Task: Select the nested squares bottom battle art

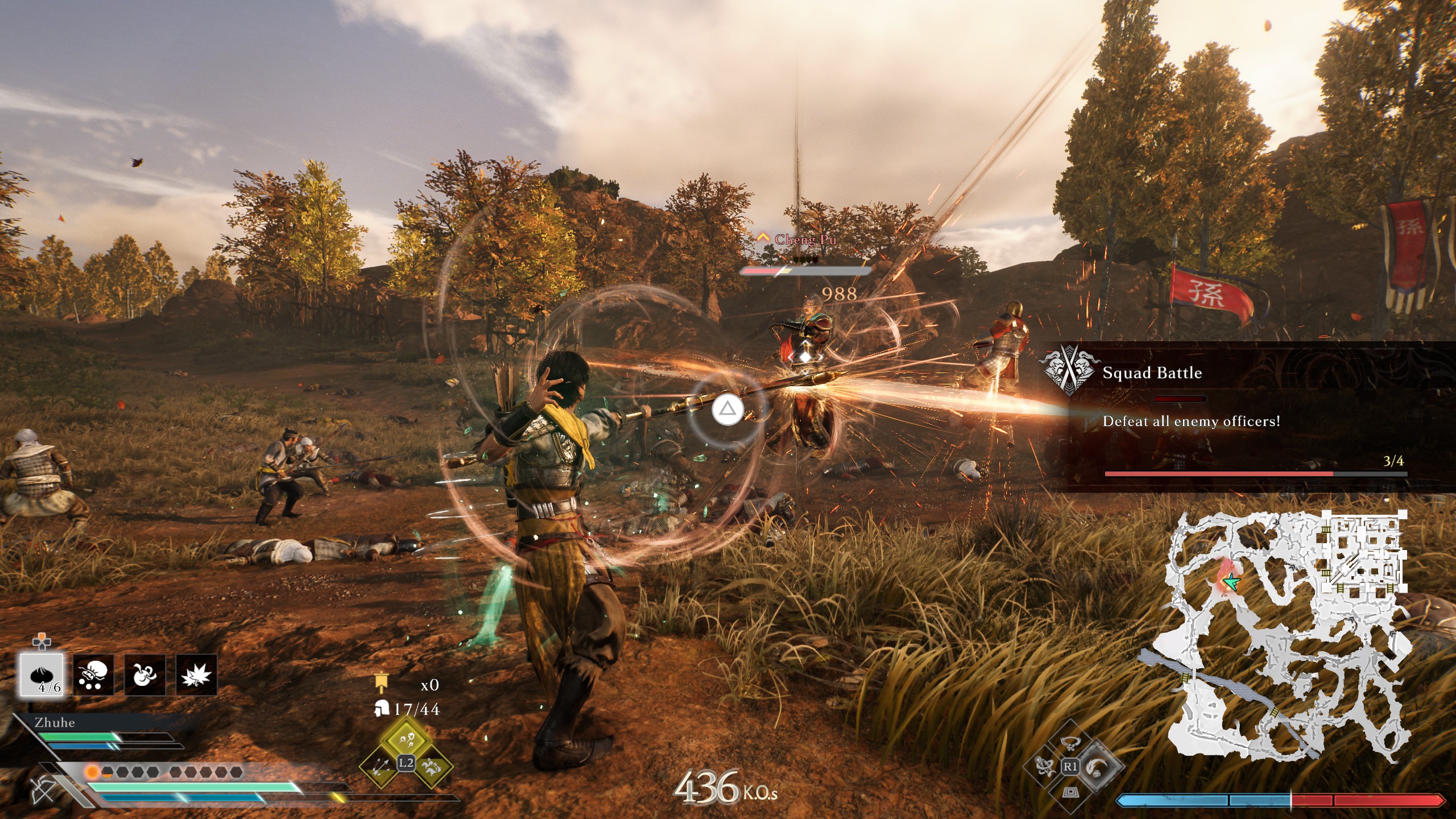Action: [1070, 792]
